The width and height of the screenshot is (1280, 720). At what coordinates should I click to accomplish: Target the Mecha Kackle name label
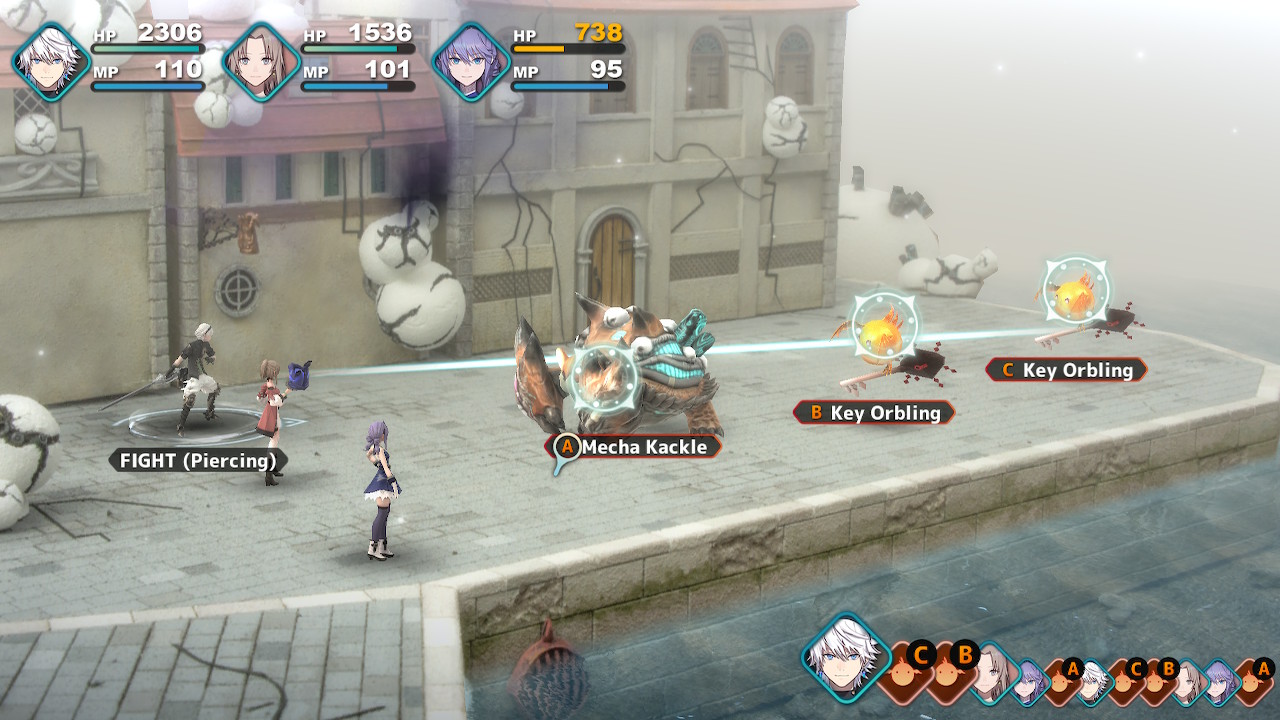pos(636,447)
